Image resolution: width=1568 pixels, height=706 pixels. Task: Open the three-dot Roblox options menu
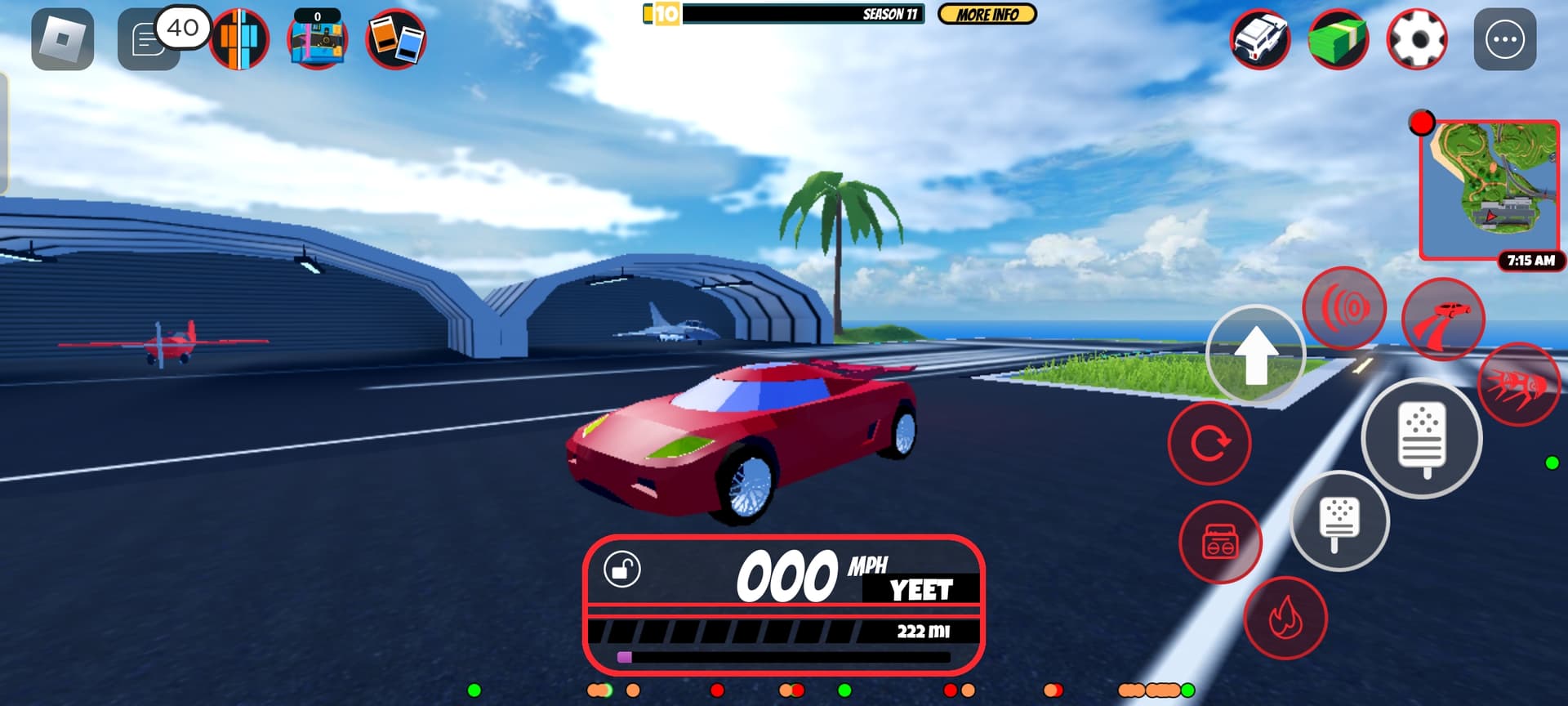(x=1504, y=39)
